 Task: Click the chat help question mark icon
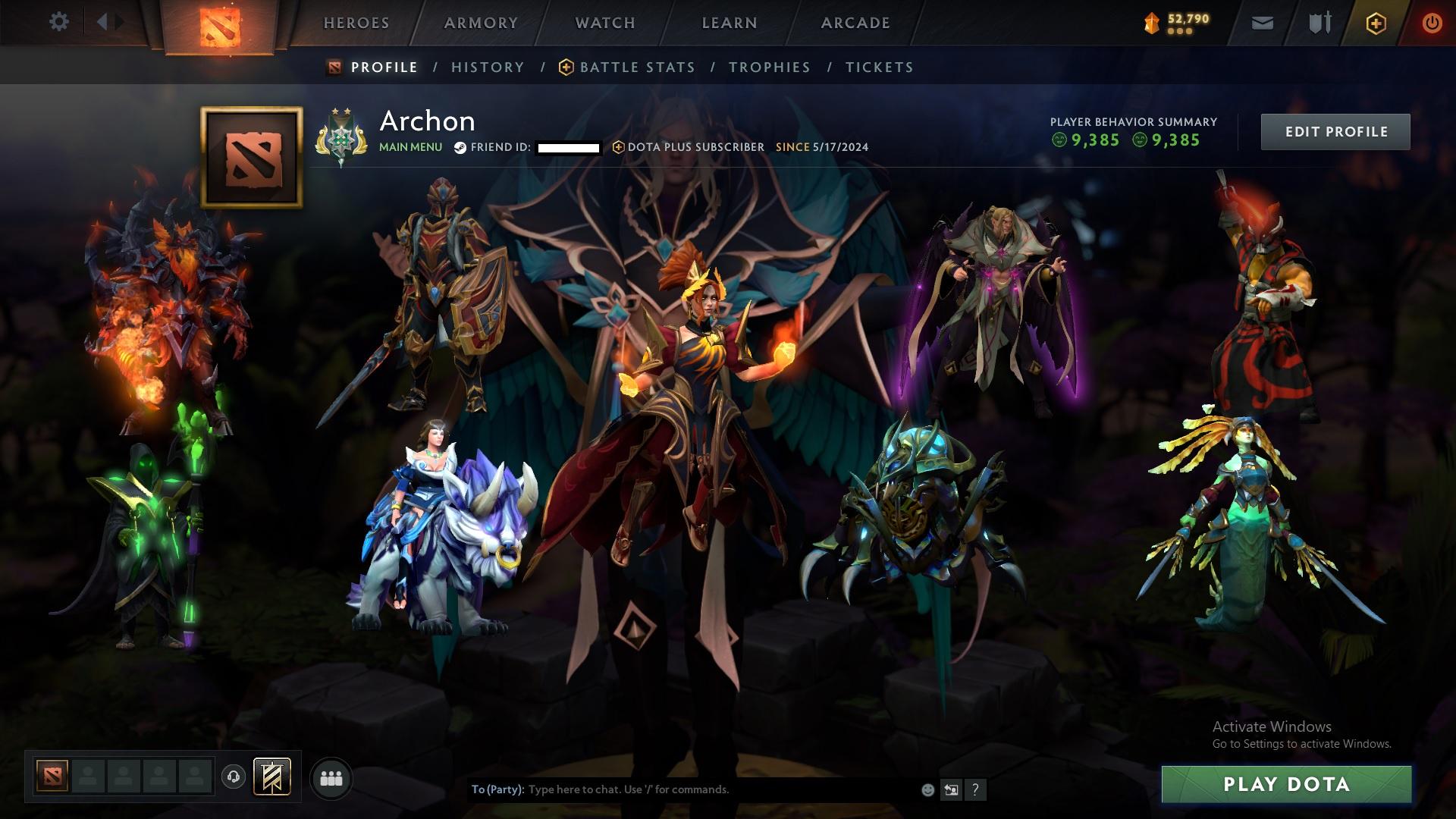tap(975, 789)
